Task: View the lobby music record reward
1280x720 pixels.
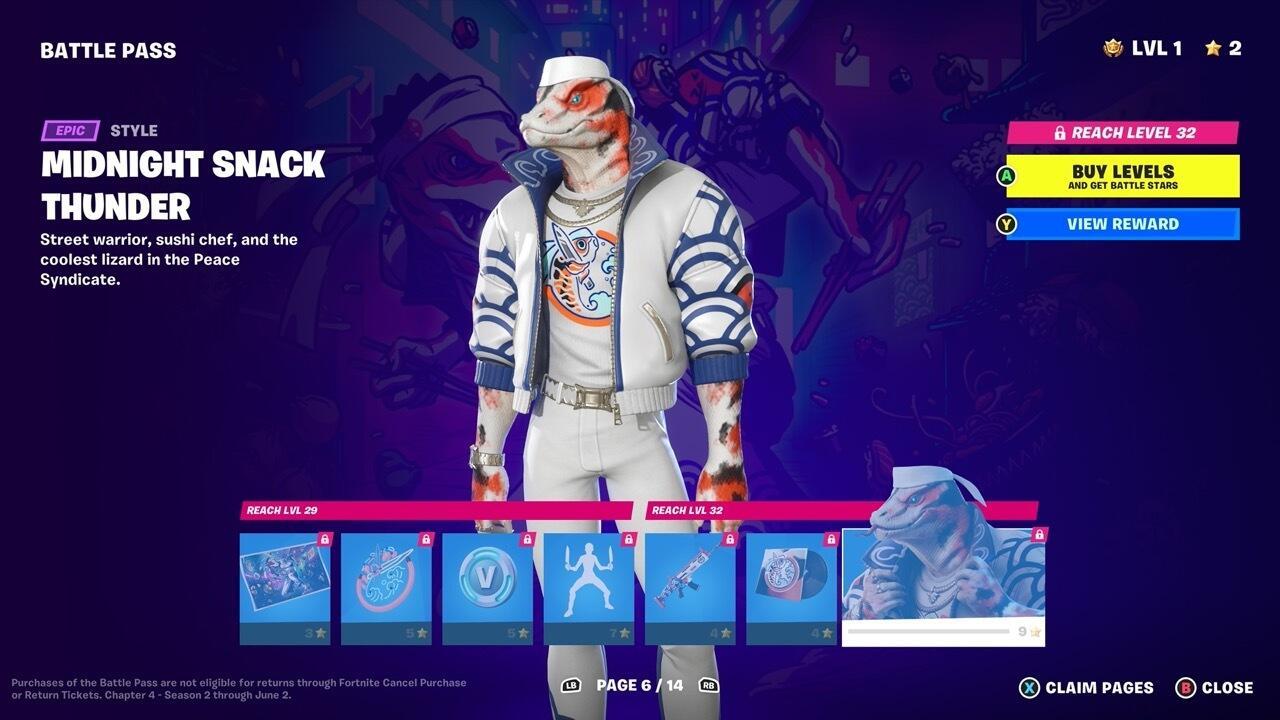Action: coord(792,588)
